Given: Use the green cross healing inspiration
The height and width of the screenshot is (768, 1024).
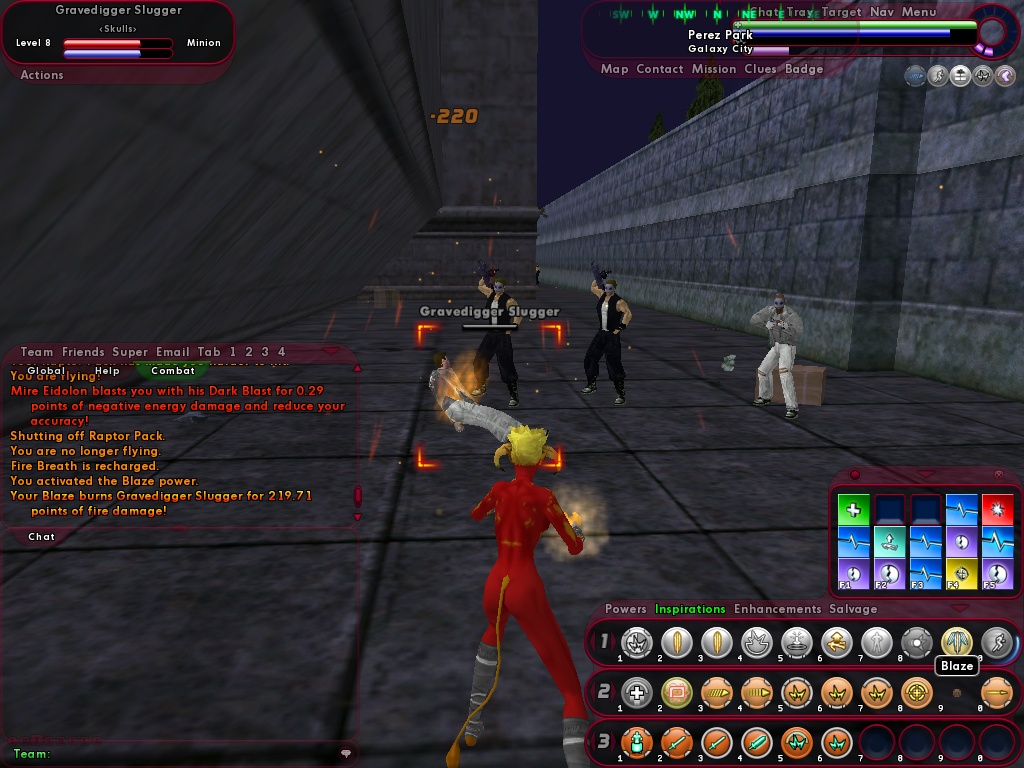Looking at the screenshot, I should (x=853, y=510).
